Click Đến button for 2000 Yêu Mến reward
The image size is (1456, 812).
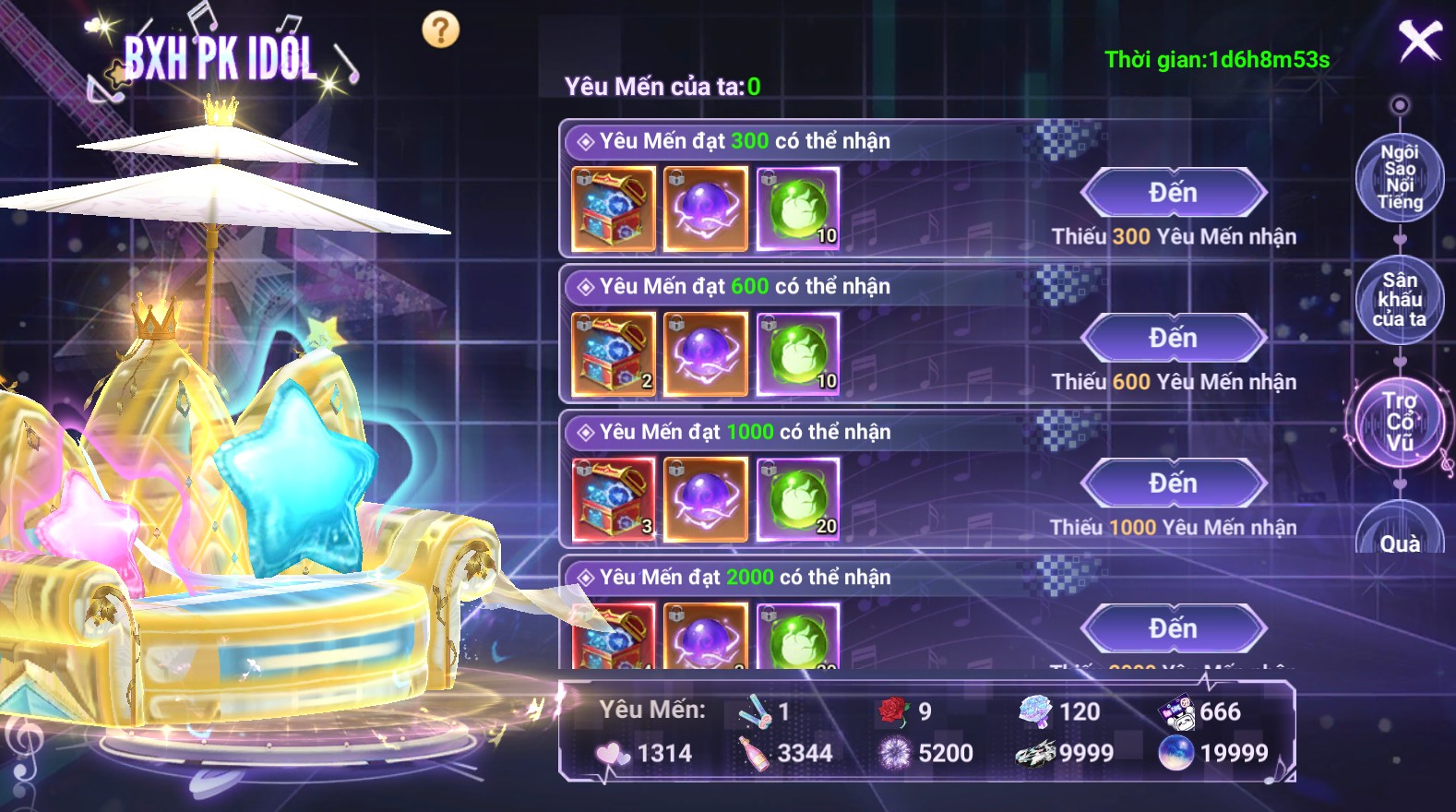(x=1173, y=629)
